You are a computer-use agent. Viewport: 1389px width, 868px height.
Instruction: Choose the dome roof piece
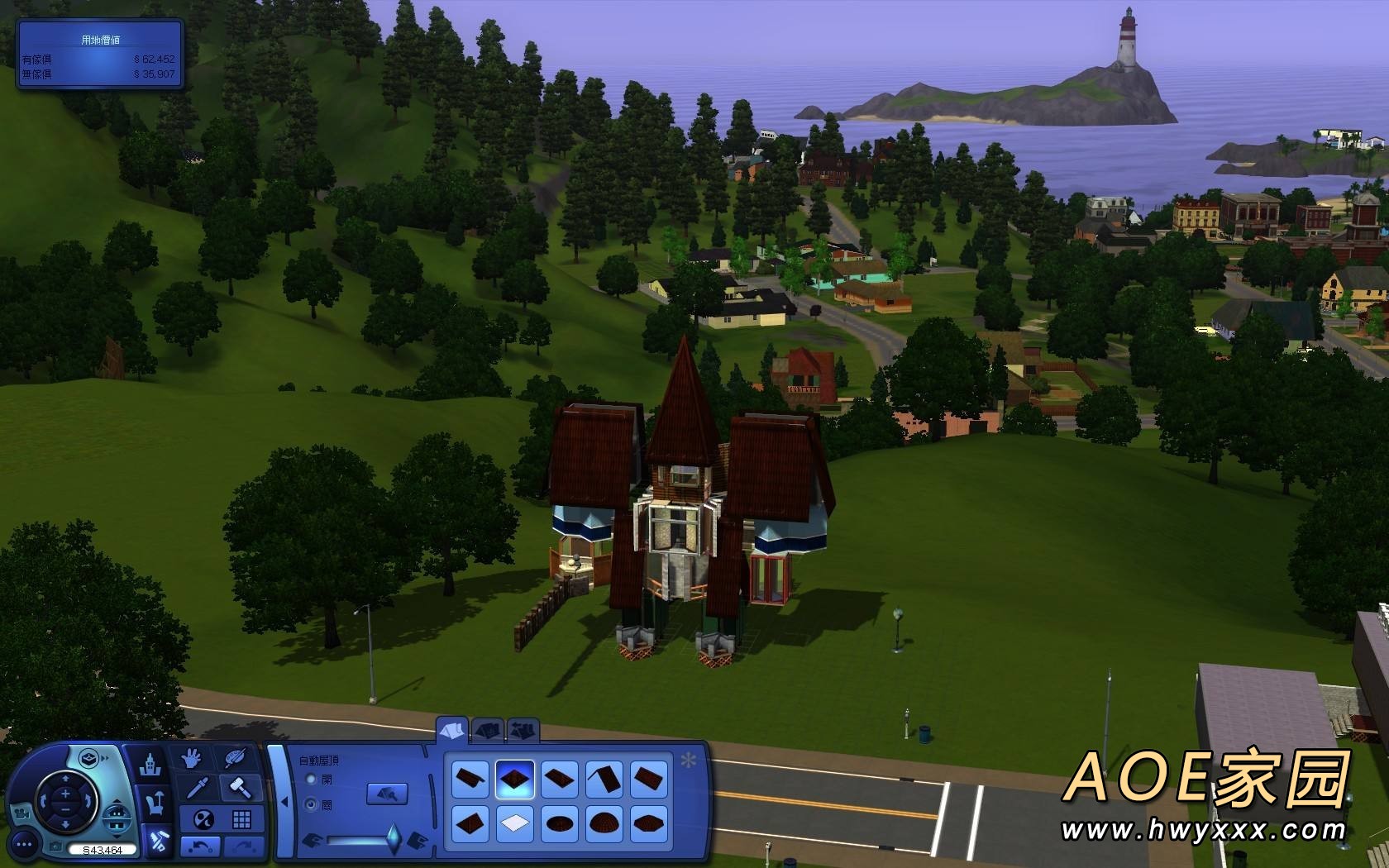(604, 823)
